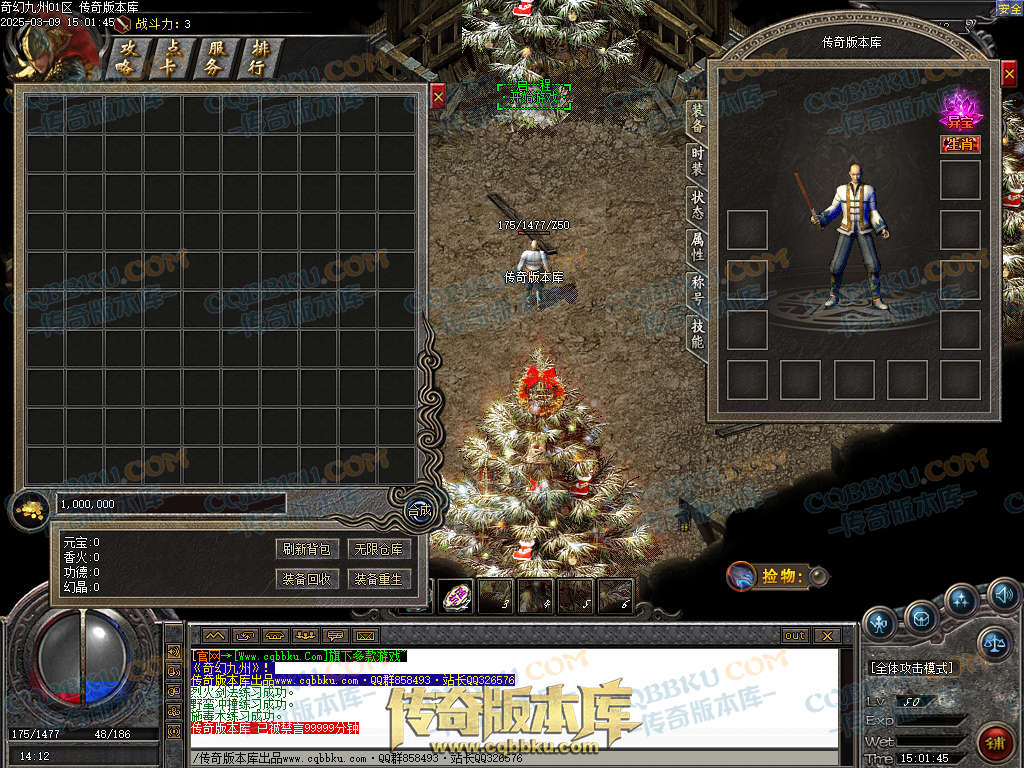Click the 异宝 purple lotus icon
Viewport: 1024px width, 768px height.
(960, 108)
